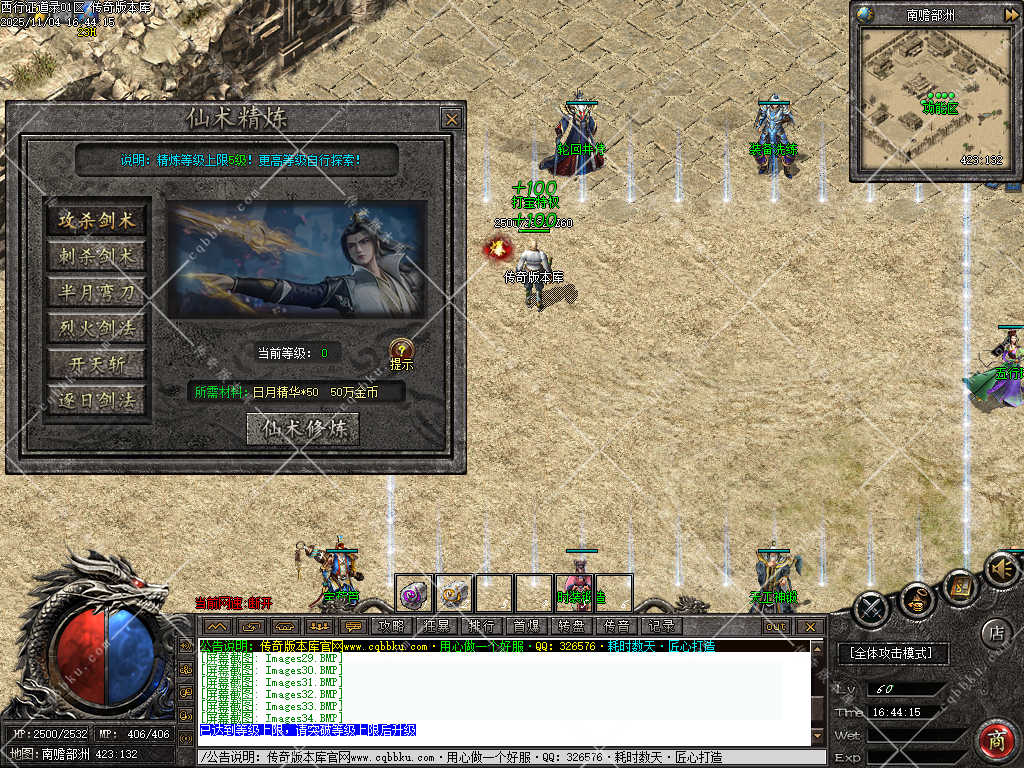Show the 排行 ranking list
Image resolution: width=1024 pixels, height=768 pixels.
(x=481, y=626)
